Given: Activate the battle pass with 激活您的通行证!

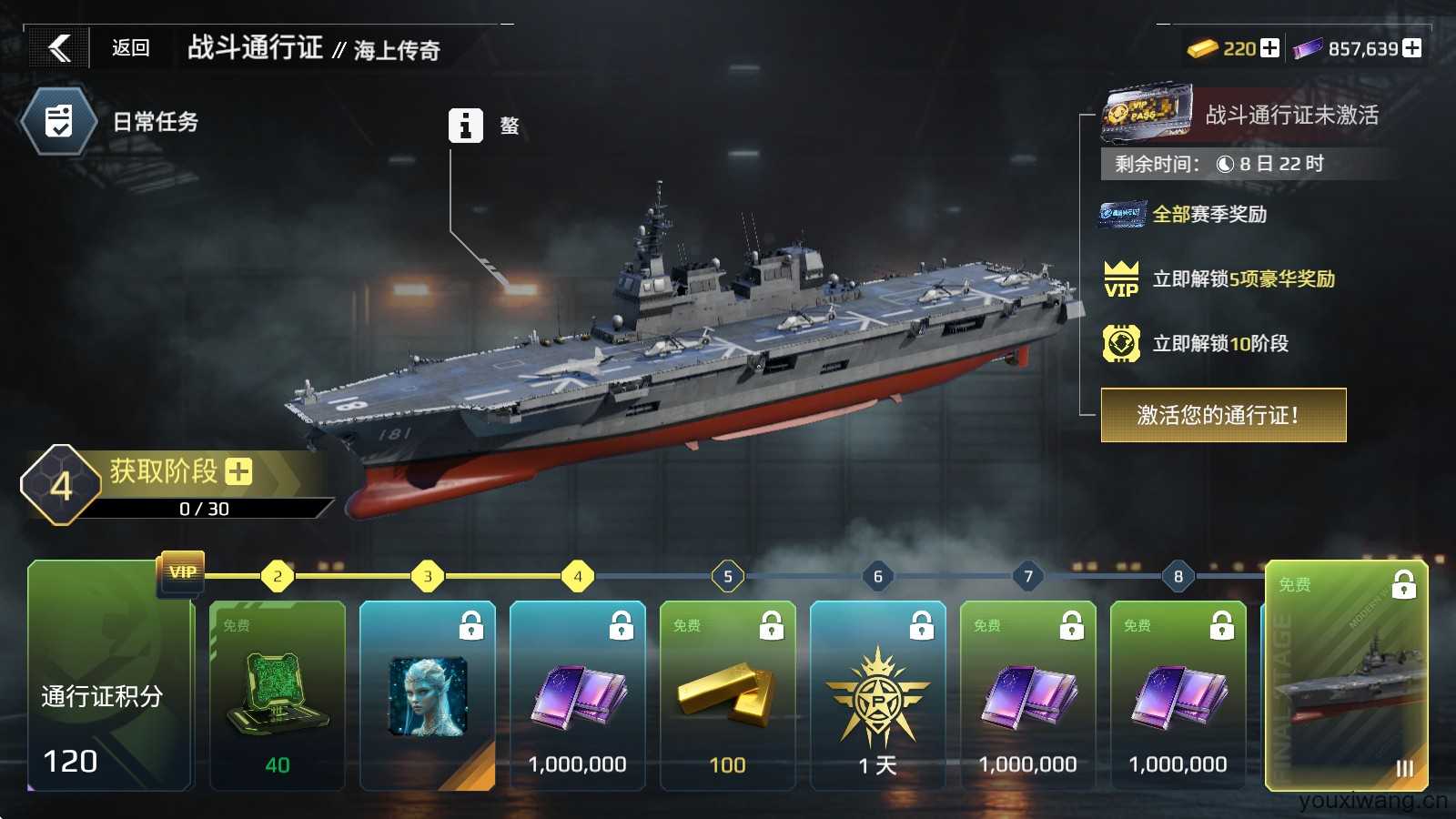Looking at the screenshot, I should pos(1223,415).
